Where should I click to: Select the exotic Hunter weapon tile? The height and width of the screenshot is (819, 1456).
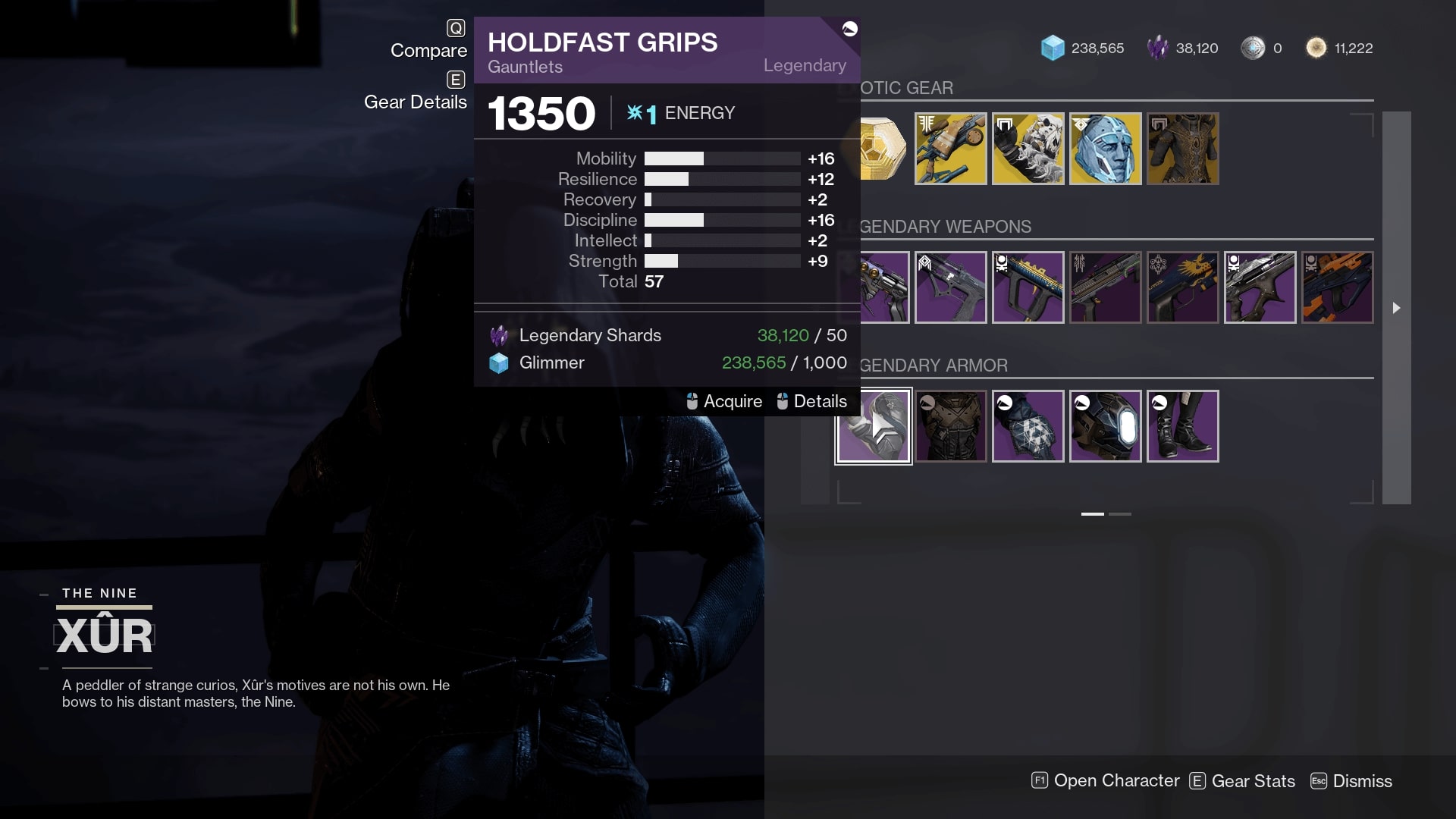(951, 149)
